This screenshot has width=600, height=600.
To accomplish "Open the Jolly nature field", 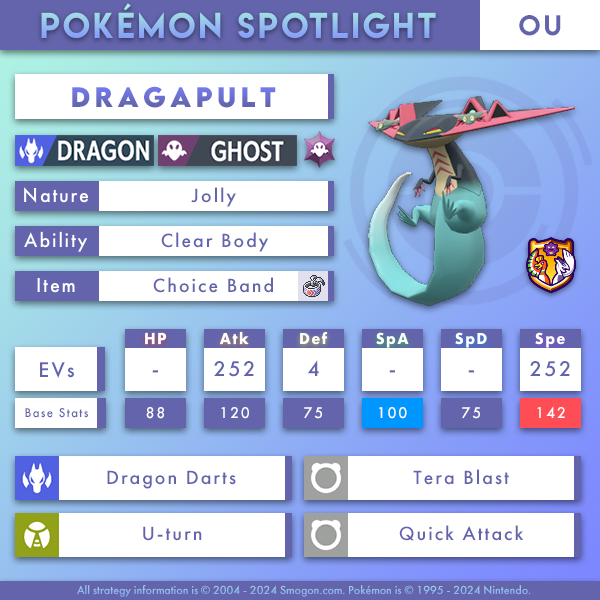I will pos(213,196).
